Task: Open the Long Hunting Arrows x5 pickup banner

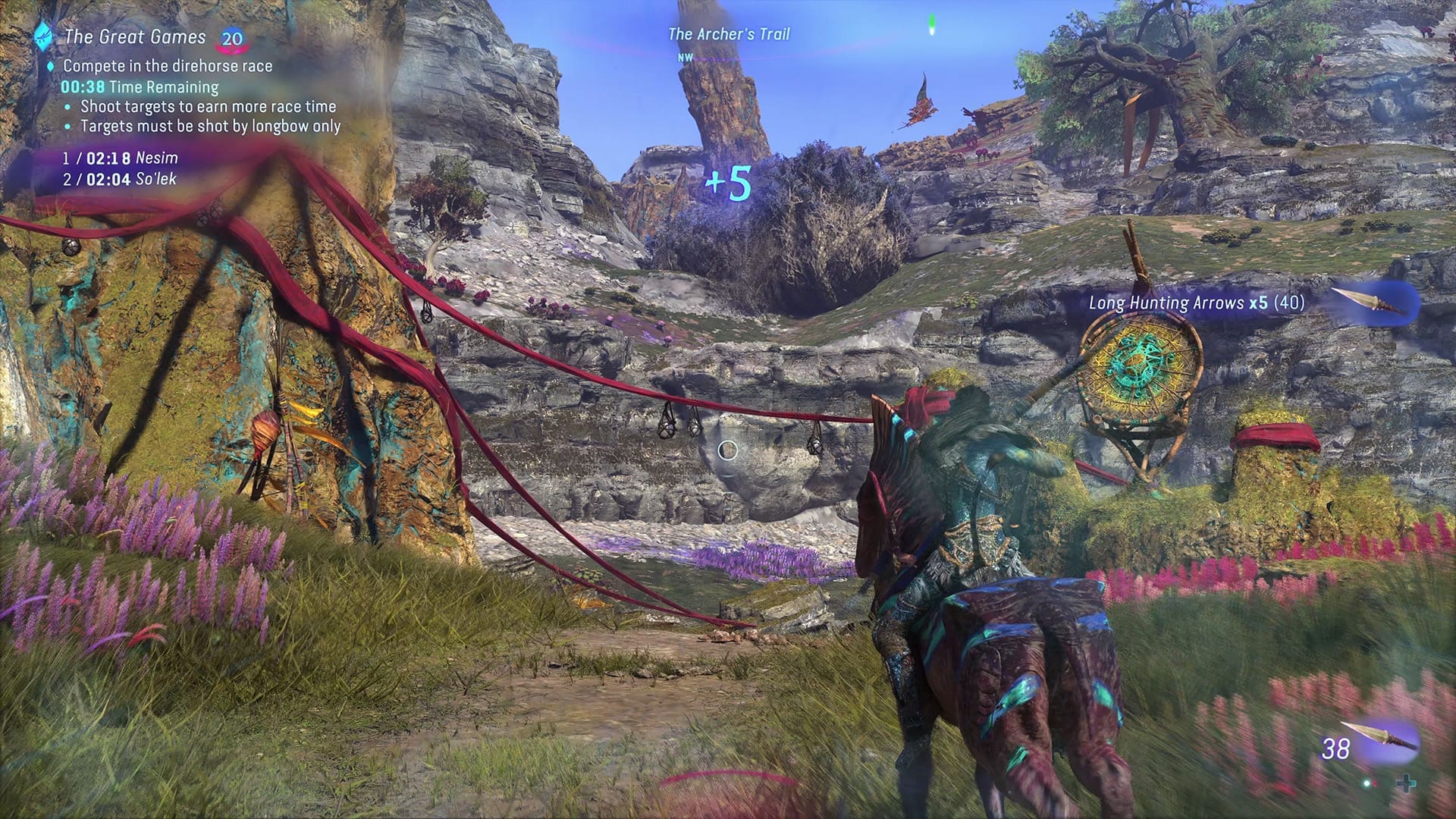Action: pos(1194,302)
